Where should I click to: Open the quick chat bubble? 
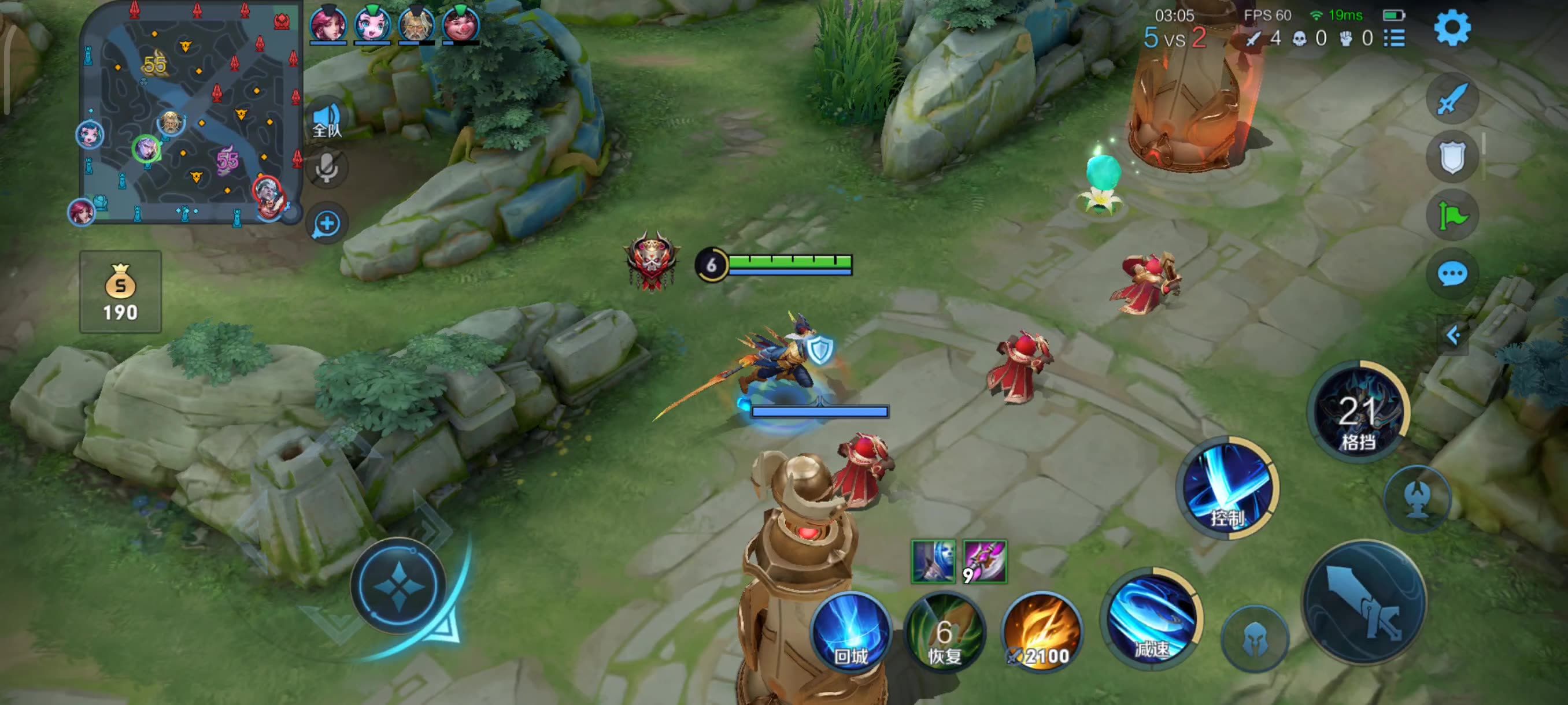pyautogui.click(x=1452, y=274)
